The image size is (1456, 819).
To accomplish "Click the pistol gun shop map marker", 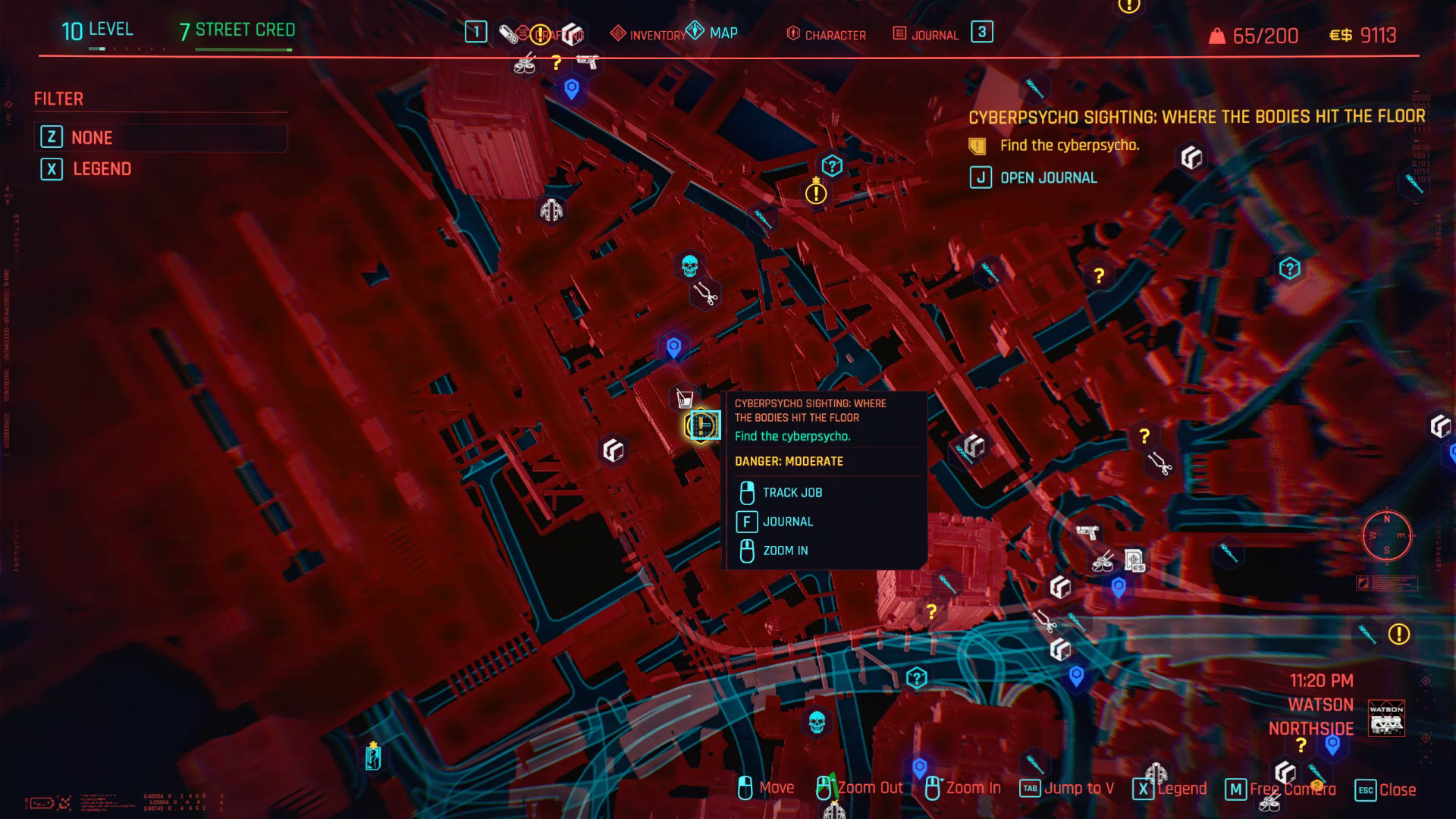I will [x=1087, y=532].
